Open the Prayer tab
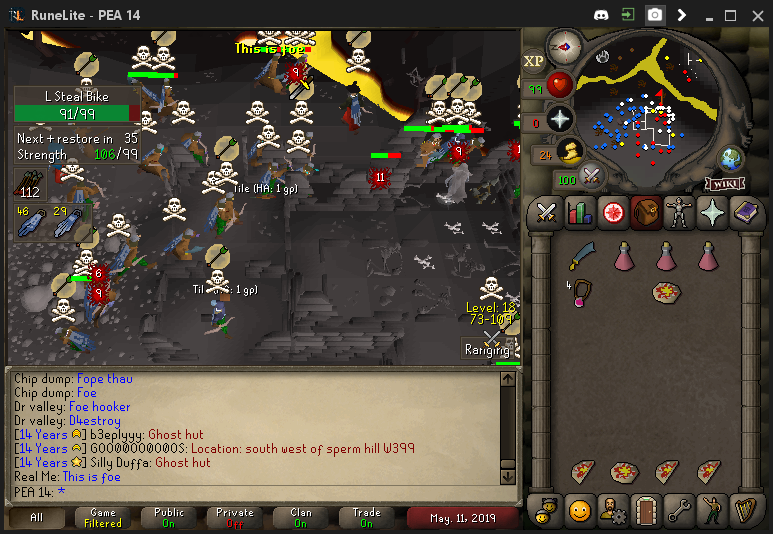This screenshot has width=773, height=534. point(711,213)
